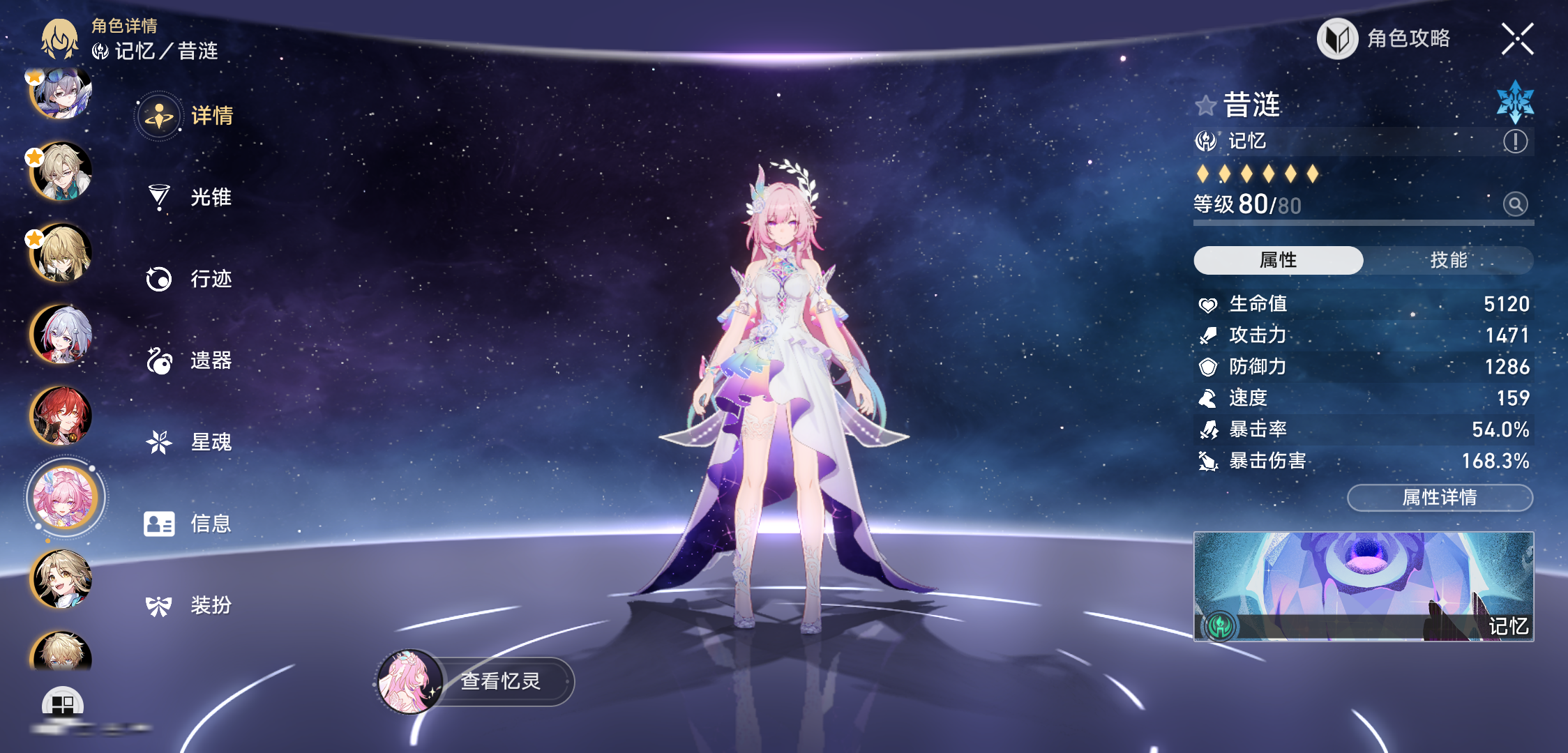Select the 属性 attributes tab
The height and width of the screenshot is (753, 1568).
tap(1278, 260)
